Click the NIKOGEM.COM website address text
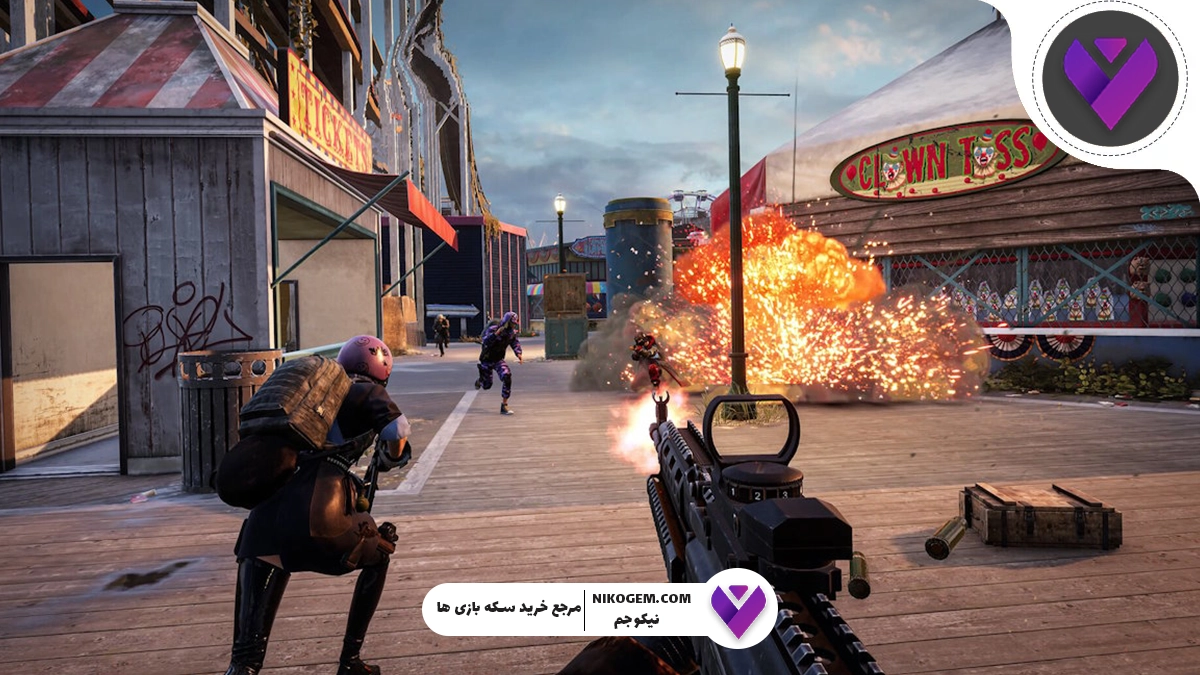 [641, 598]
